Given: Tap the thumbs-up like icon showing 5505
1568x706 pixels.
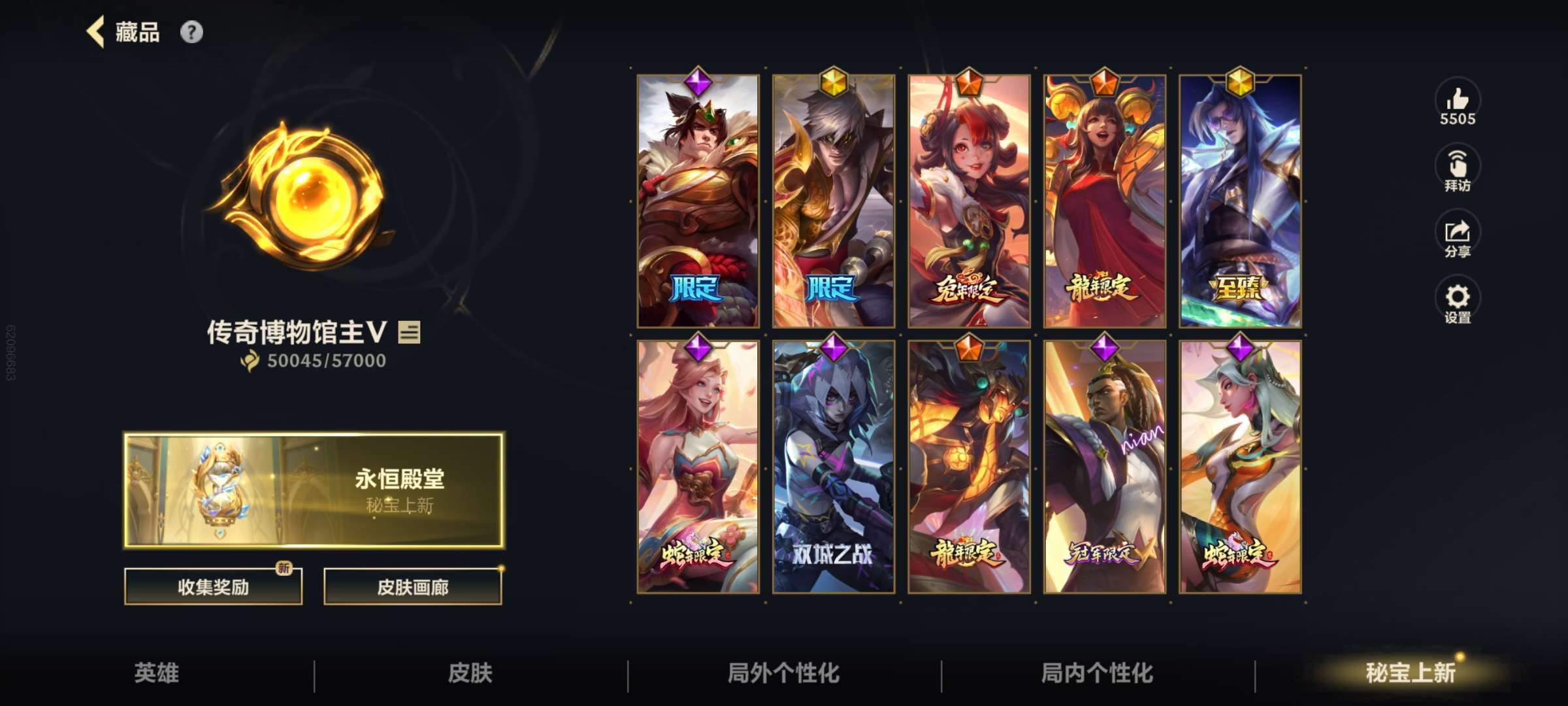Looking at the screenshot, I should (1458, 101).
